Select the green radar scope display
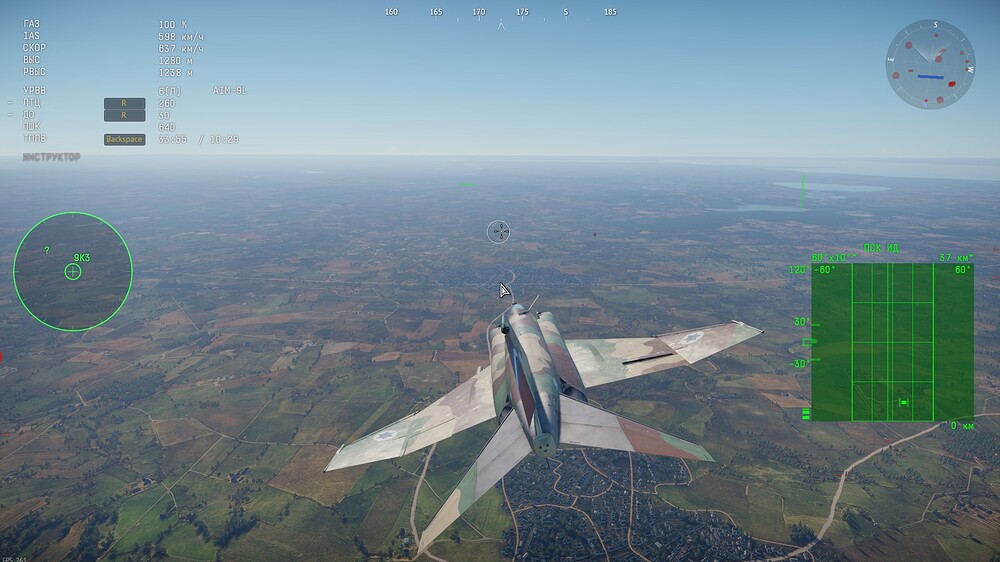Screen dimensions: 1000x562 click(892, 342)
